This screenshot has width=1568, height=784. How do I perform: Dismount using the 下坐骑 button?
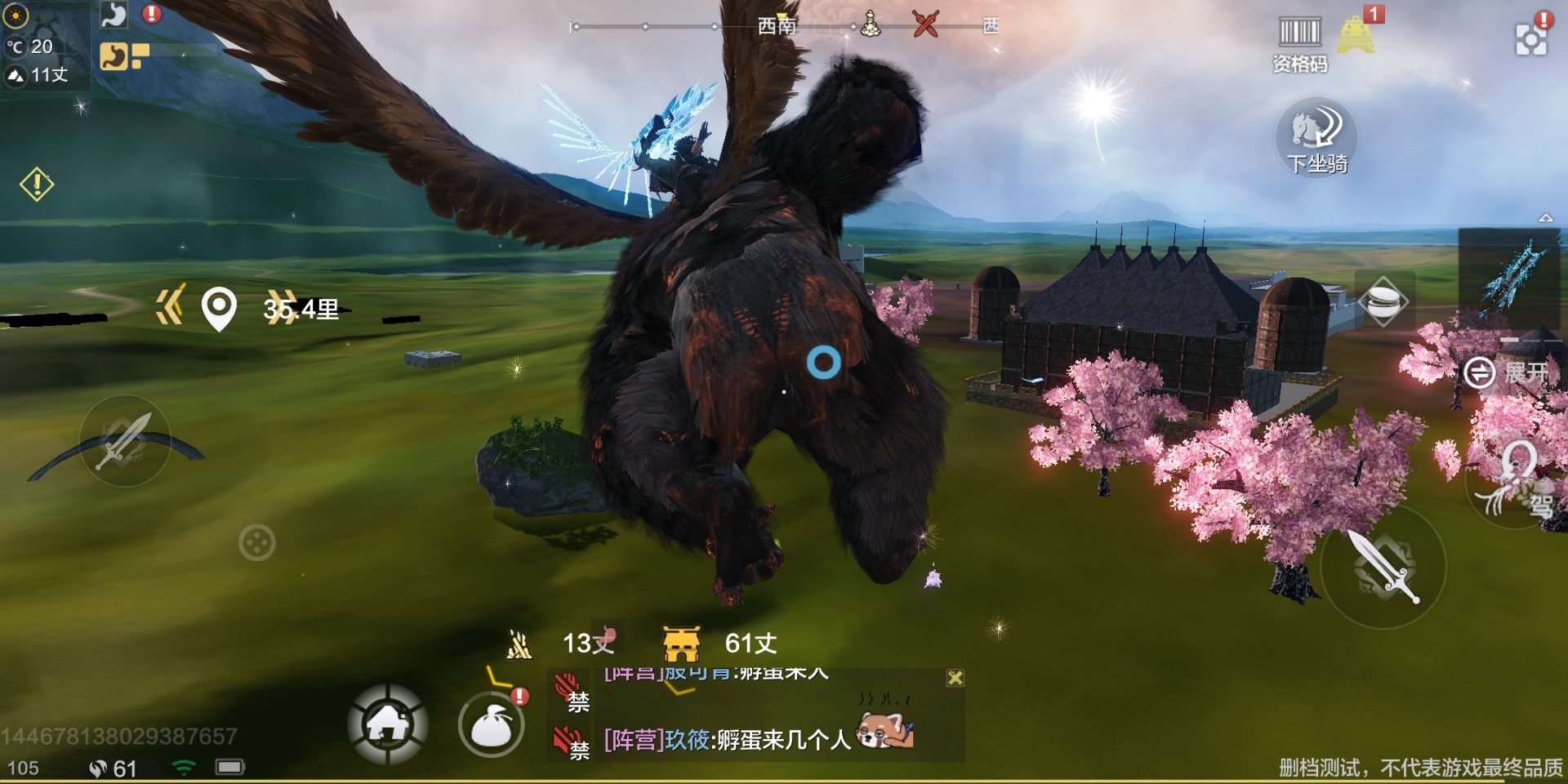pos(1316,137)
